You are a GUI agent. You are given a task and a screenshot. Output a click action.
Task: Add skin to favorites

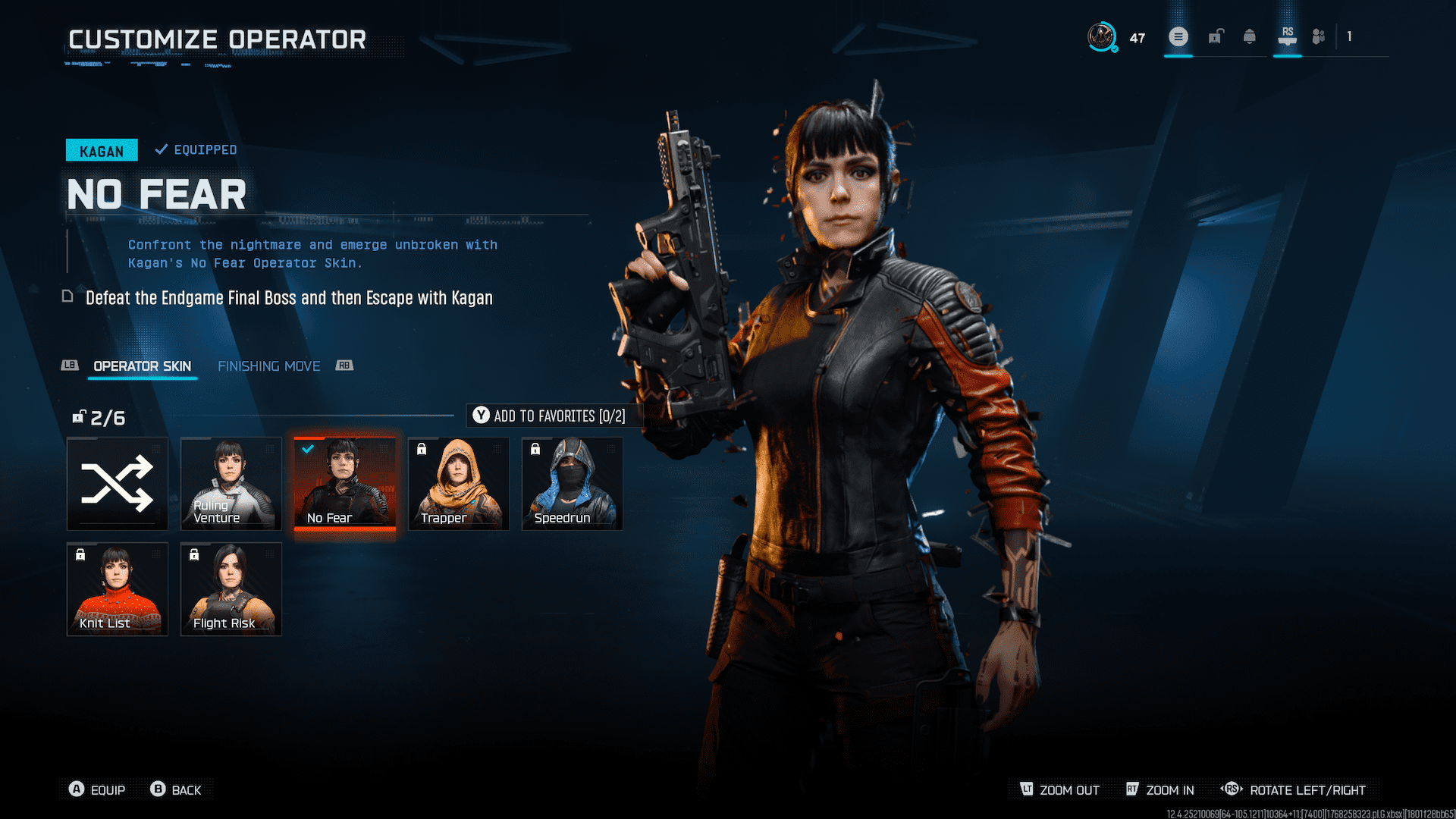[x=551, y=416]
